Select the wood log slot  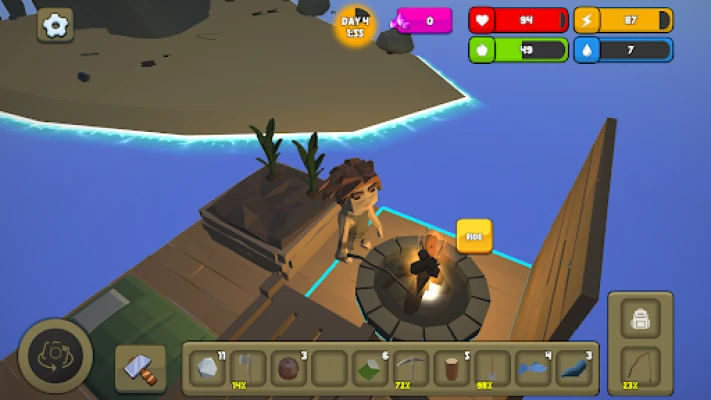(452, 368)
